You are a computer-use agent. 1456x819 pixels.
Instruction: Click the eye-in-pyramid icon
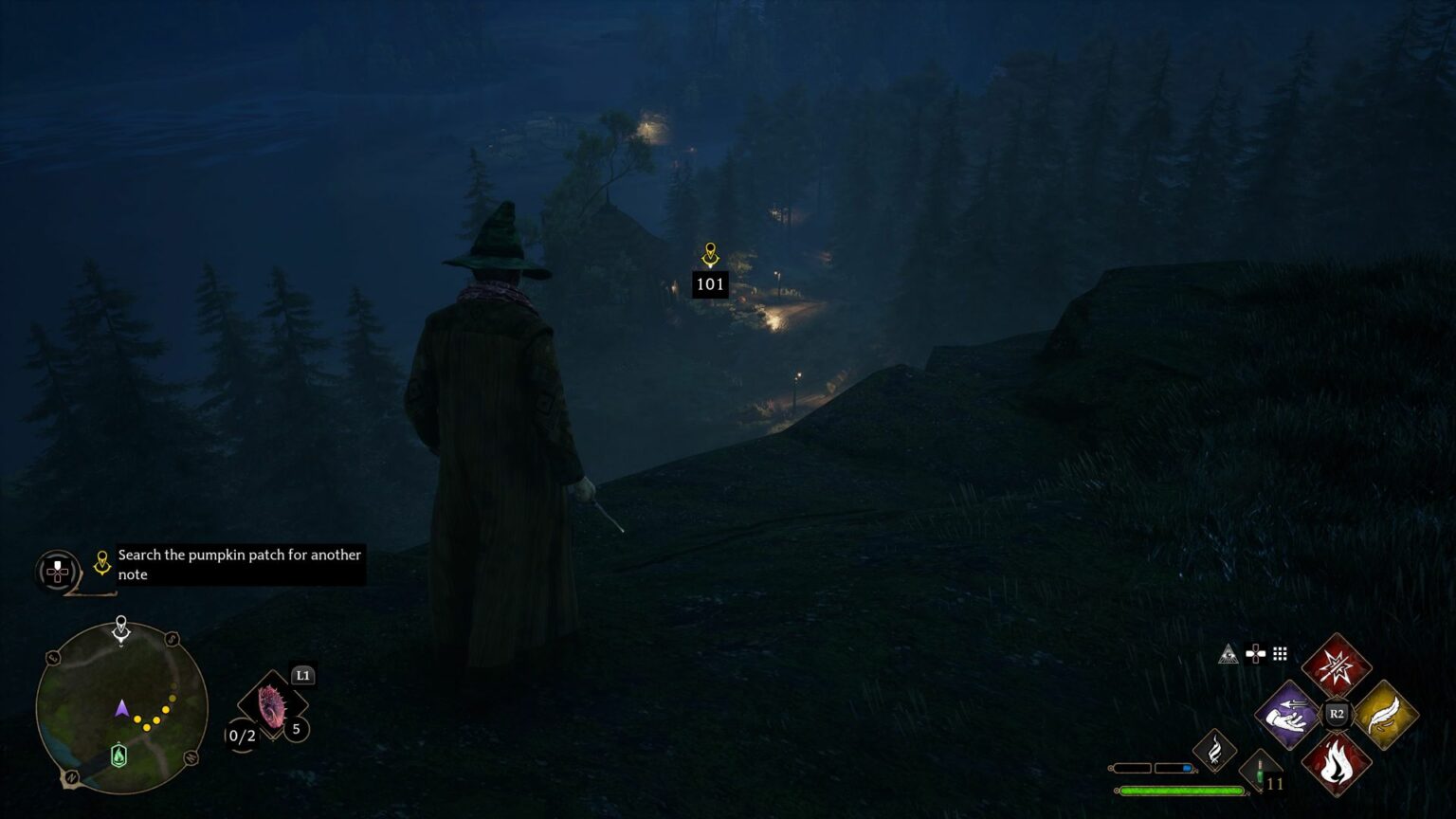[x=1228, y=654]
